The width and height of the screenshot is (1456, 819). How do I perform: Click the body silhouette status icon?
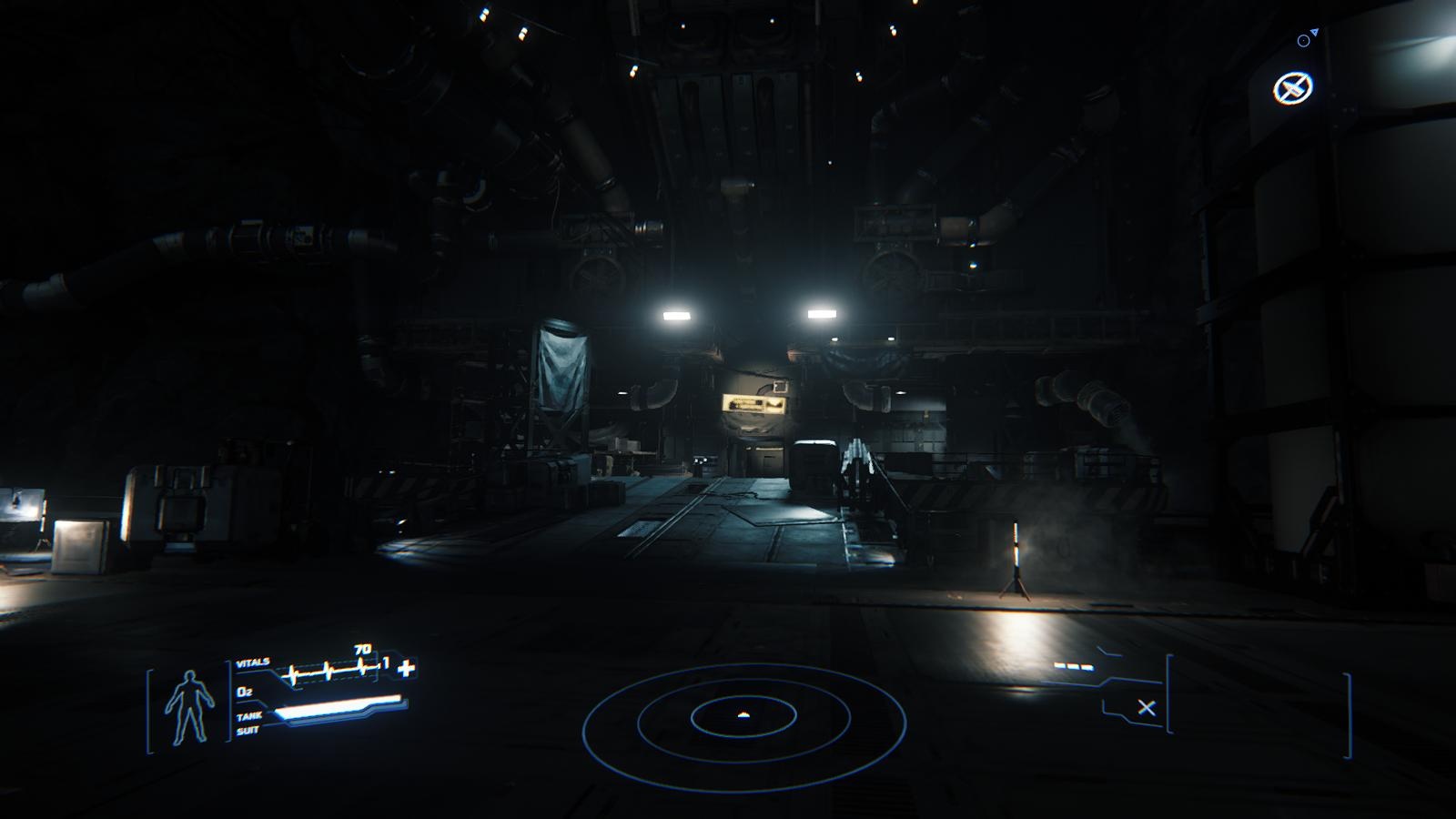[189, 707]
